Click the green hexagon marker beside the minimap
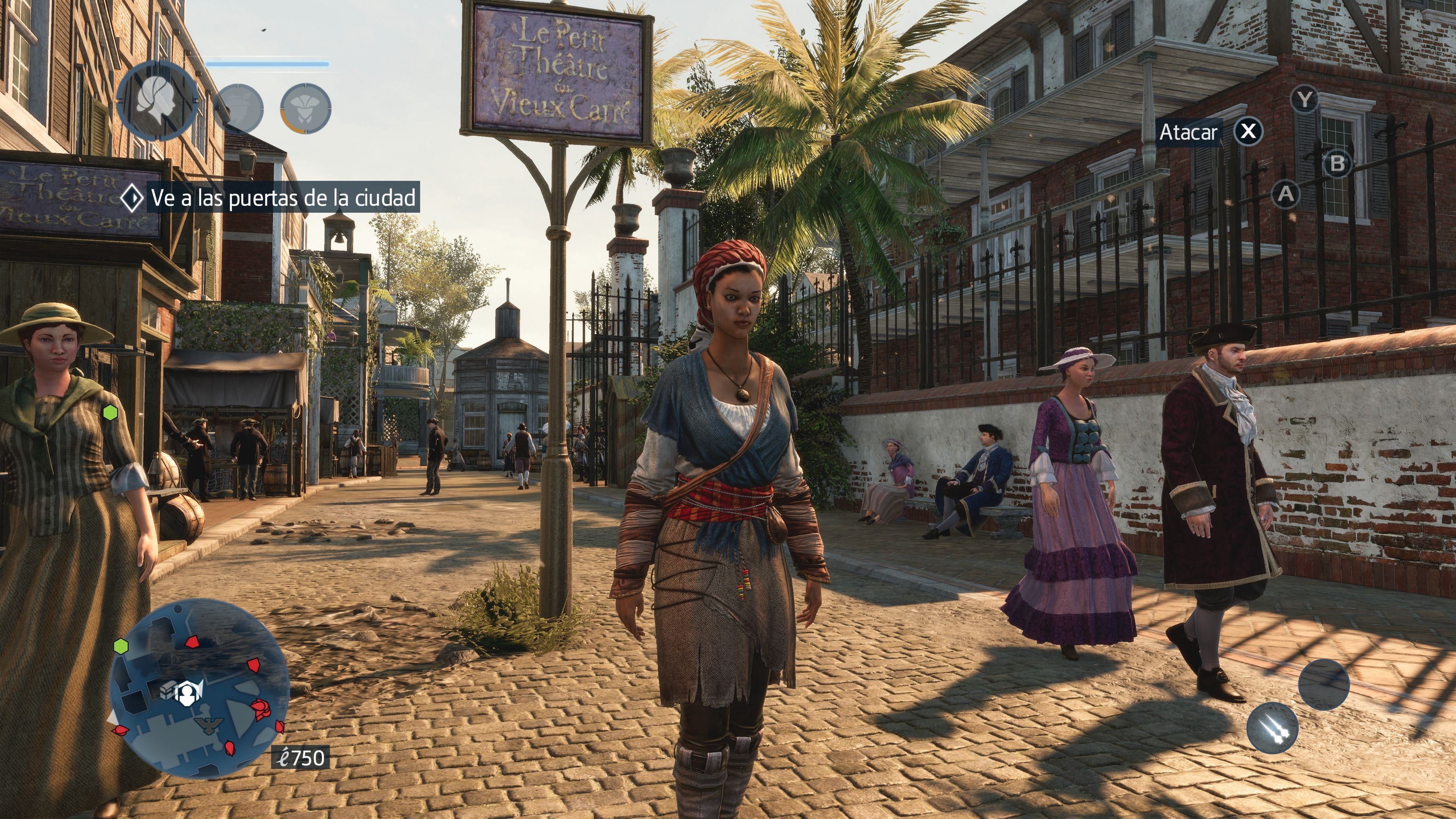The image size is (1456, 819). click(x=121, y=645)
